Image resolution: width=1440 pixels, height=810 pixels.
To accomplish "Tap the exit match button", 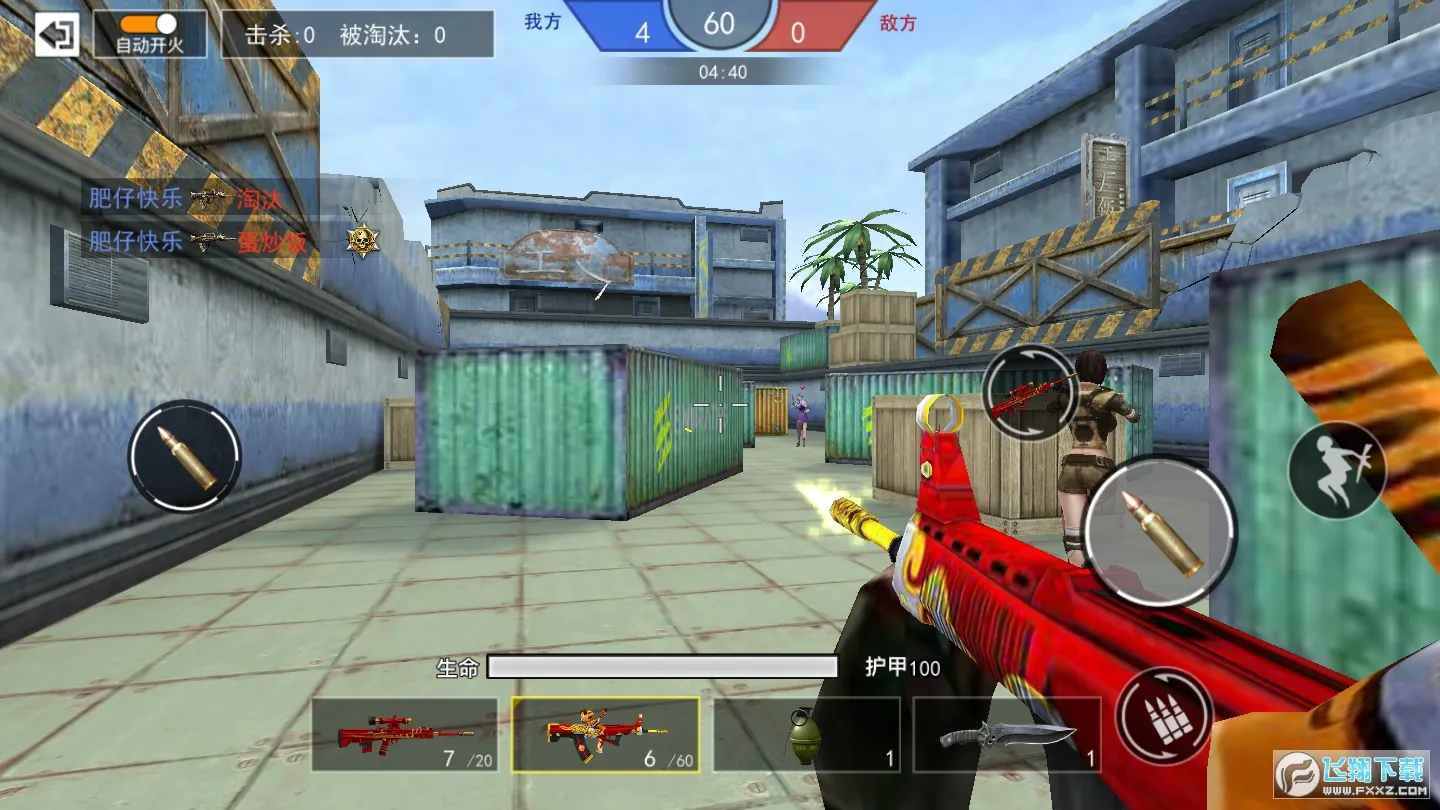I will (x=57, y=35).
